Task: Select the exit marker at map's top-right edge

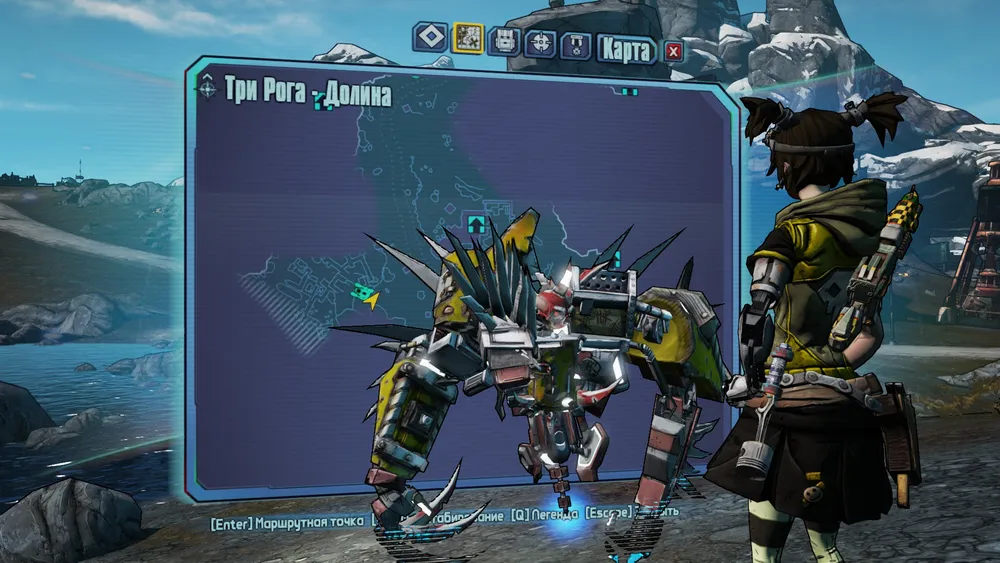Action: (628, 92)
